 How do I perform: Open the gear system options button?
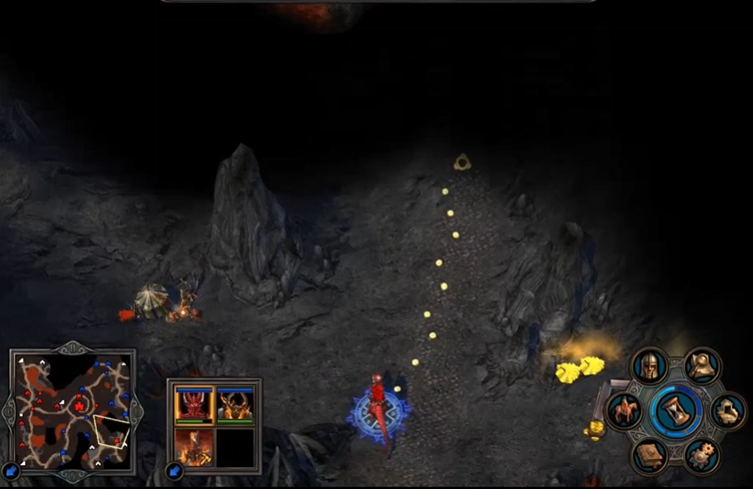(x=702, y=455)
